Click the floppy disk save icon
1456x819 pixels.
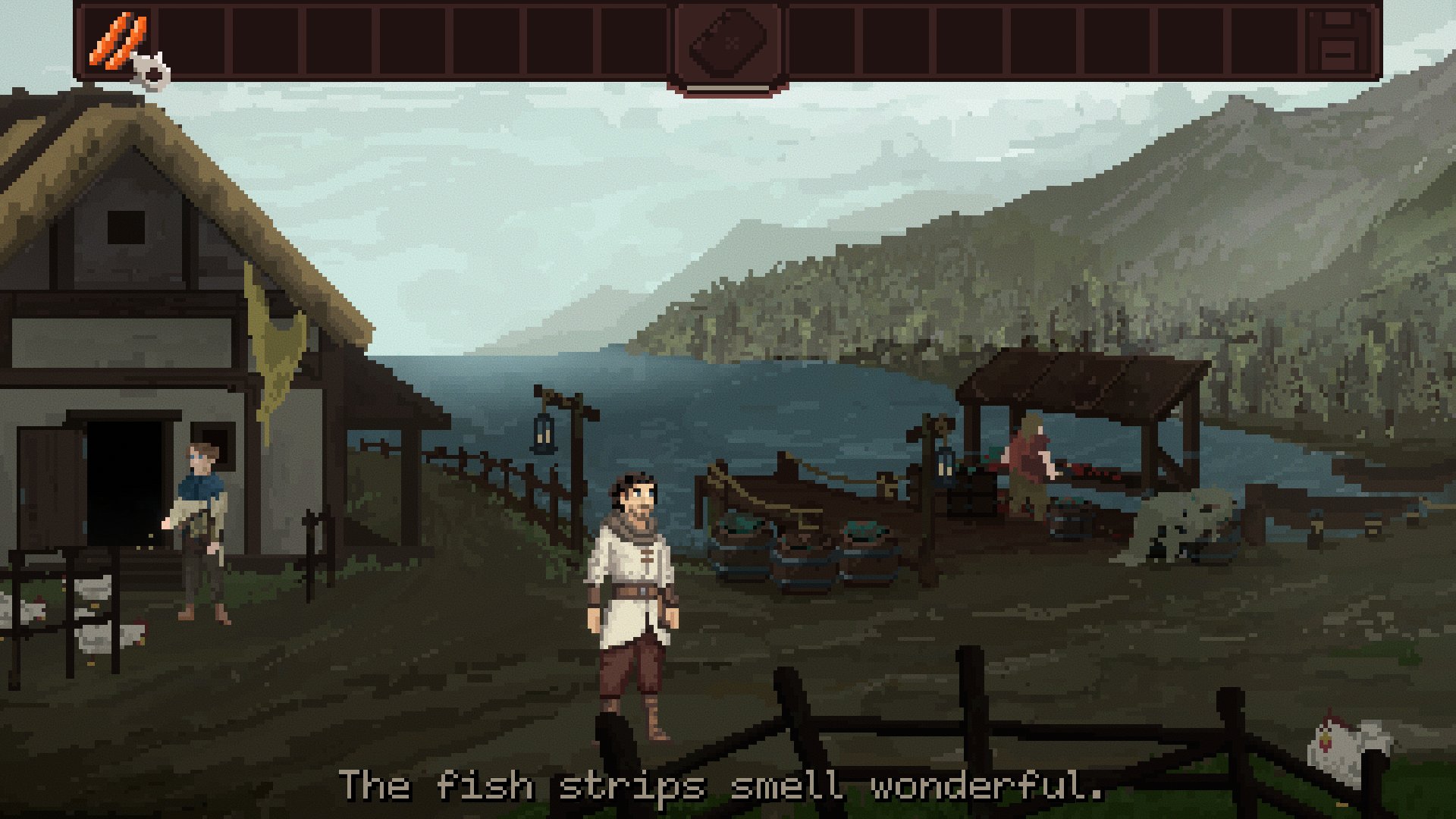(1339, 41)
